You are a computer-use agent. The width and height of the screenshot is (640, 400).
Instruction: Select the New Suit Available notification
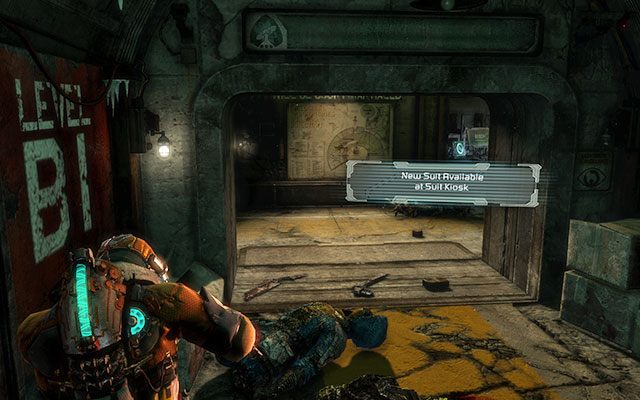click(443, 184)
